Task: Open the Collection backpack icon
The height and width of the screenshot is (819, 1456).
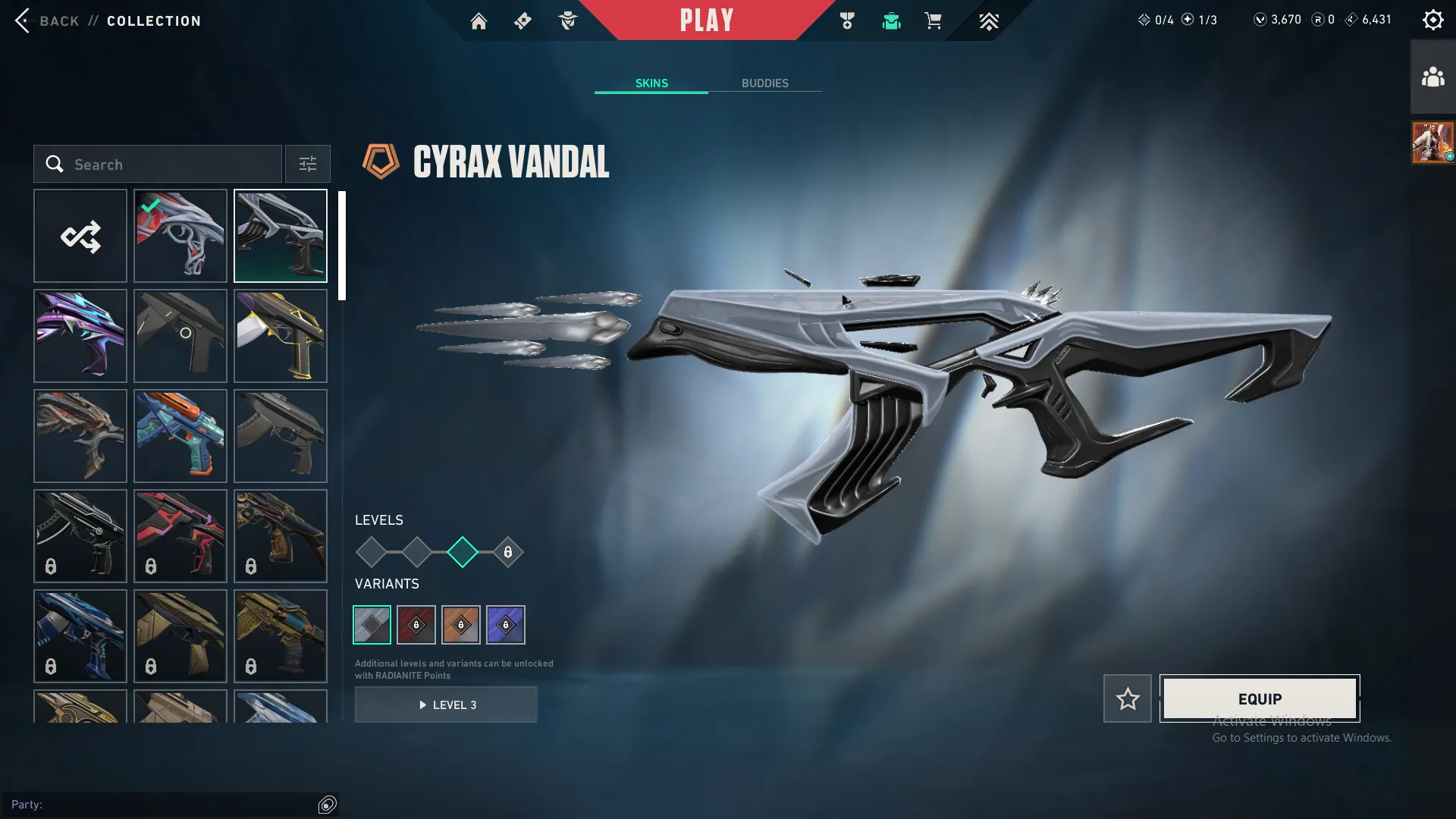Action: click(891, 21)
